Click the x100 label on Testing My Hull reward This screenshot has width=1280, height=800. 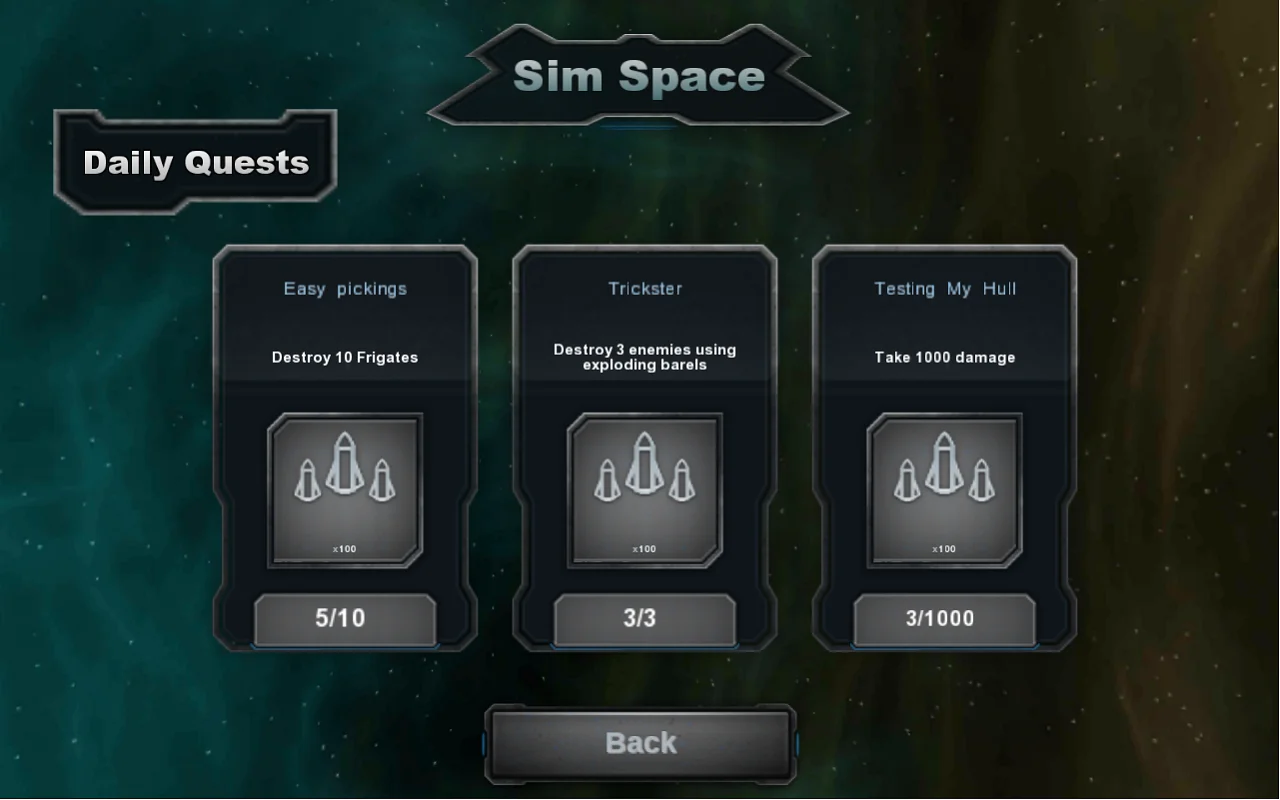point(943,548)
